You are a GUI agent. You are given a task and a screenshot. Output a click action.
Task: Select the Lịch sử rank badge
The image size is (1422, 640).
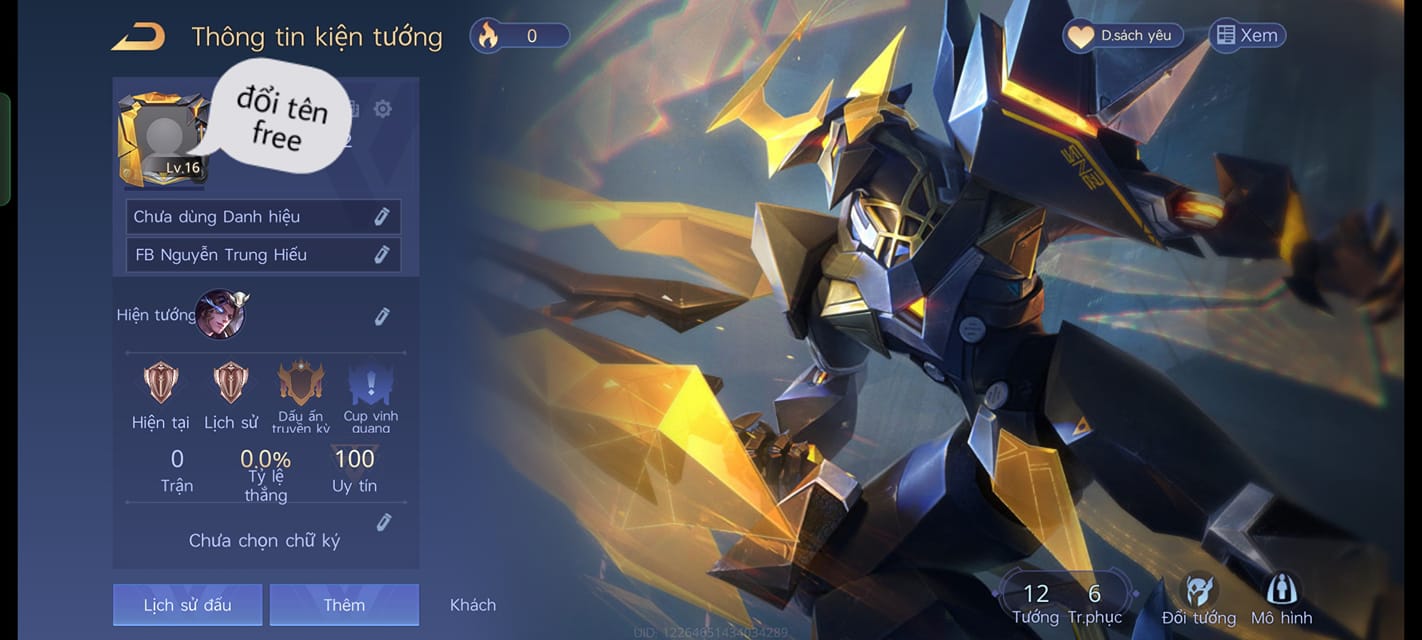(x=231, y=383)
